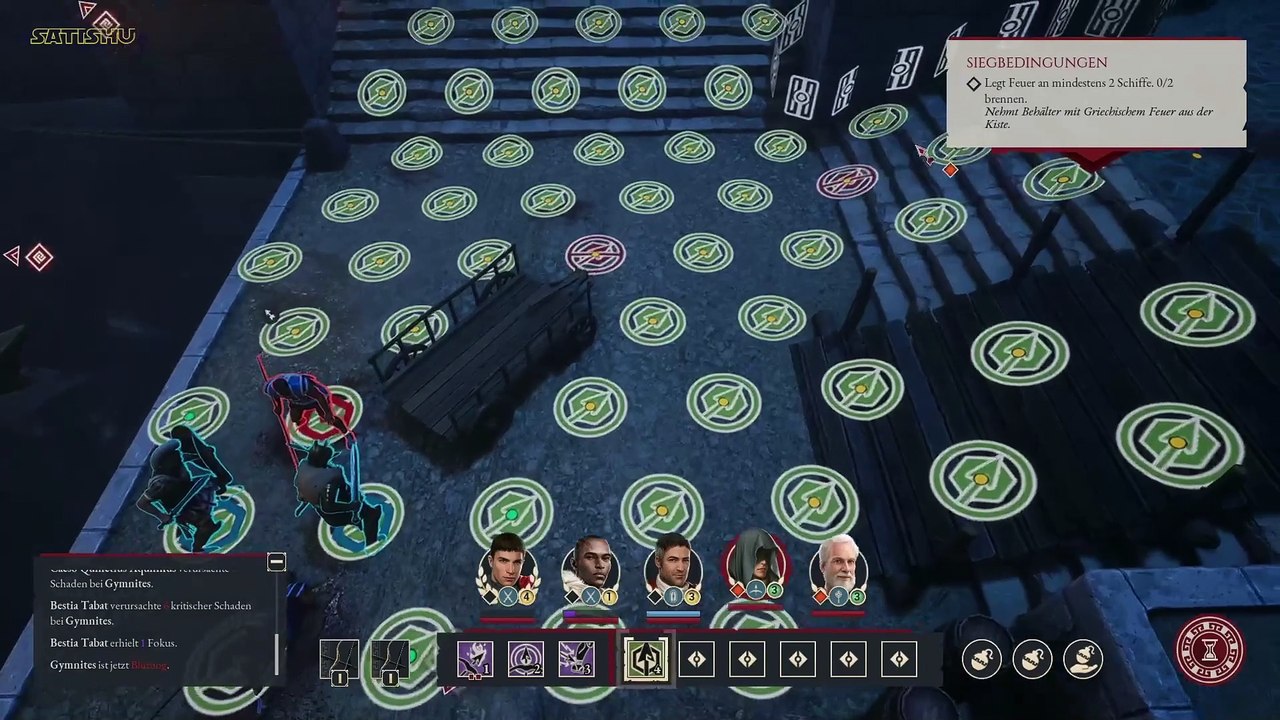Click the red spiral marker at left edge
1280x720 pixels.
38,257
